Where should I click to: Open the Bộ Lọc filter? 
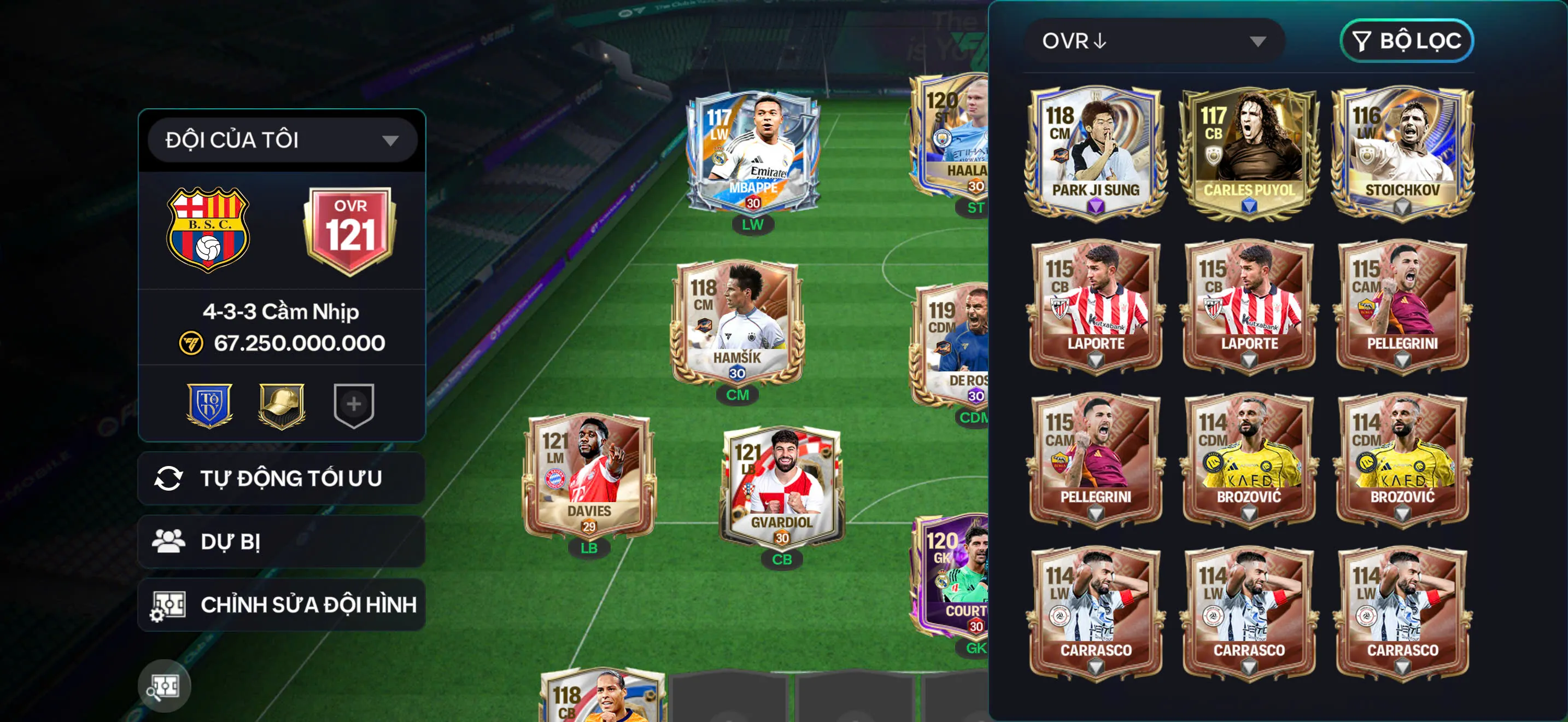point(1406,41)
